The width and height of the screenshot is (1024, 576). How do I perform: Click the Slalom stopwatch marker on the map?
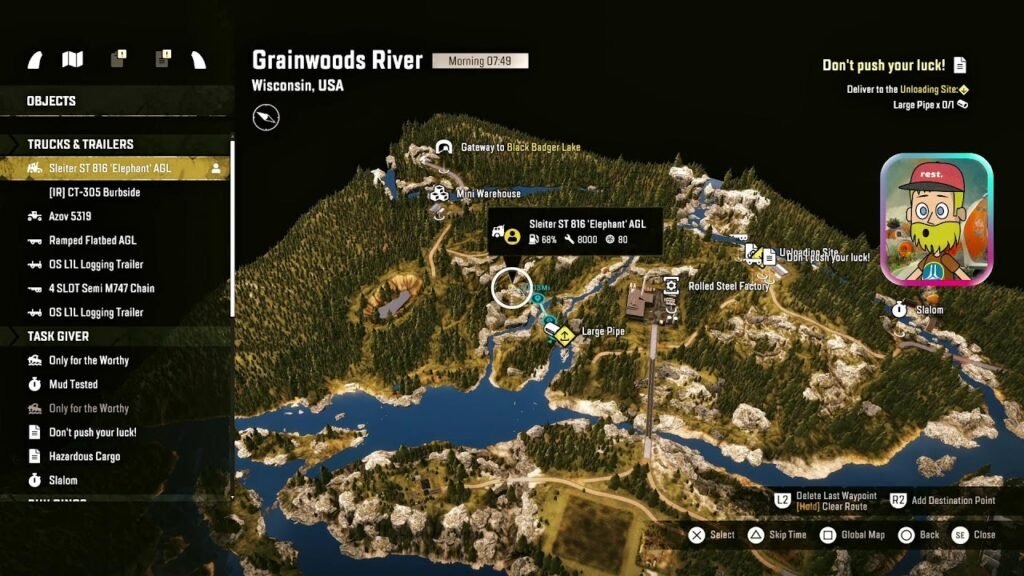(900, 310)
